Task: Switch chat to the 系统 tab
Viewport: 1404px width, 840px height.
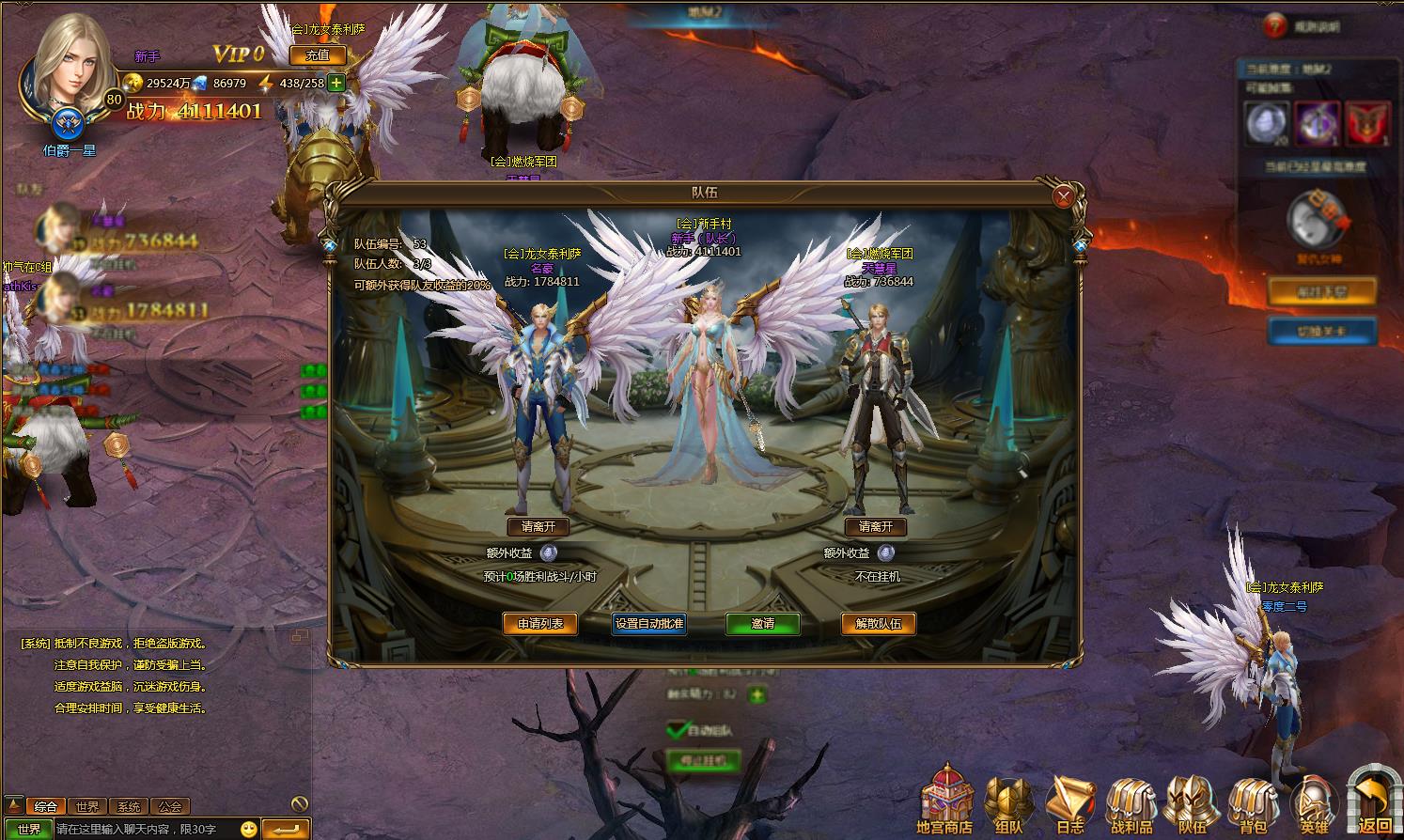Action: tap(129, 806)
